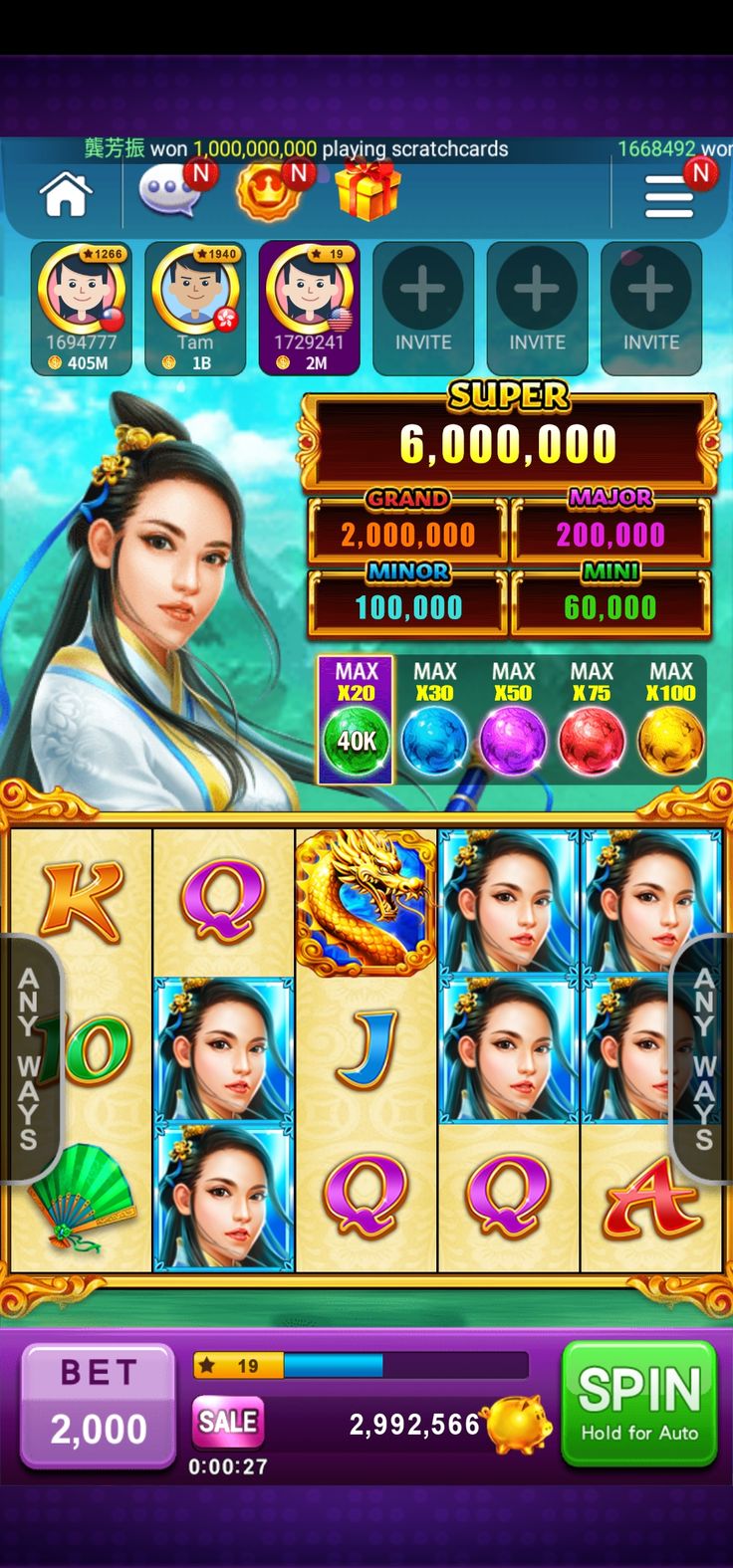Change the BET amount of 2,000
The image size is (733, 1568).
98,1405
